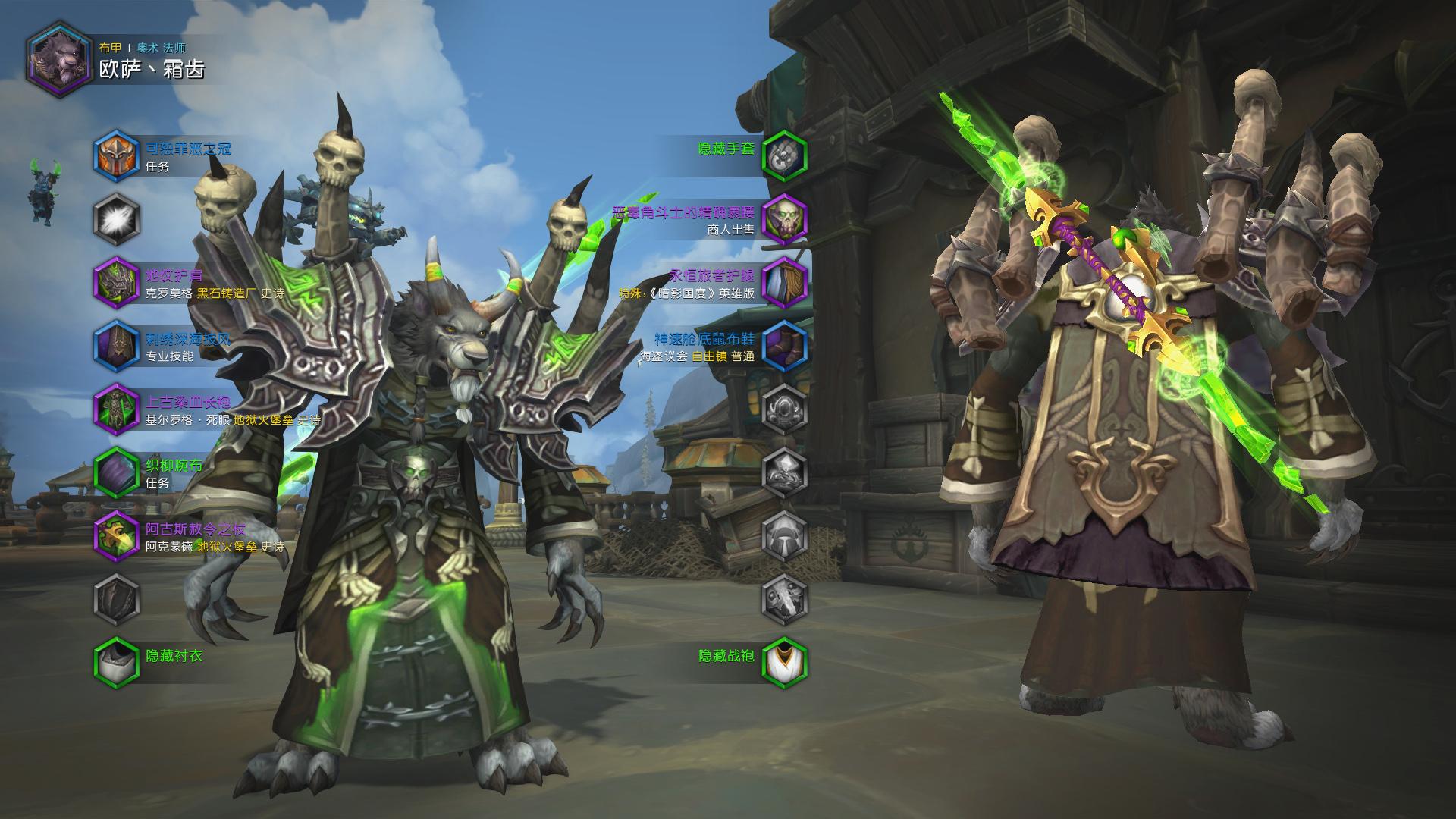
Task: Select the 神速舱底鼠布鞋 boots slot
Action: tap(784, 347)
